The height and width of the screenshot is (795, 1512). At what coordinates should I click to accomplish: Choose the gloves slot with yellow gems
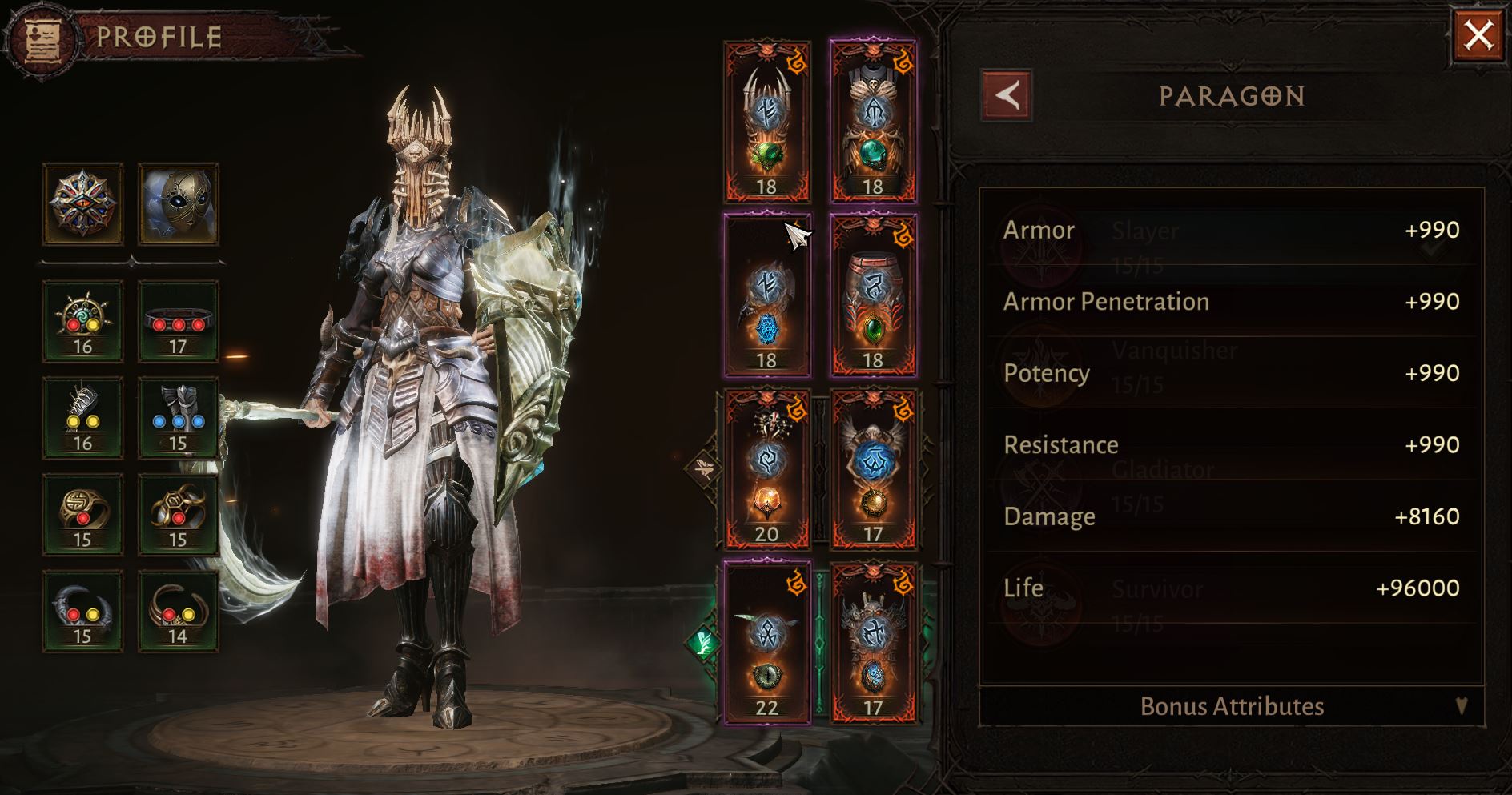83,418
